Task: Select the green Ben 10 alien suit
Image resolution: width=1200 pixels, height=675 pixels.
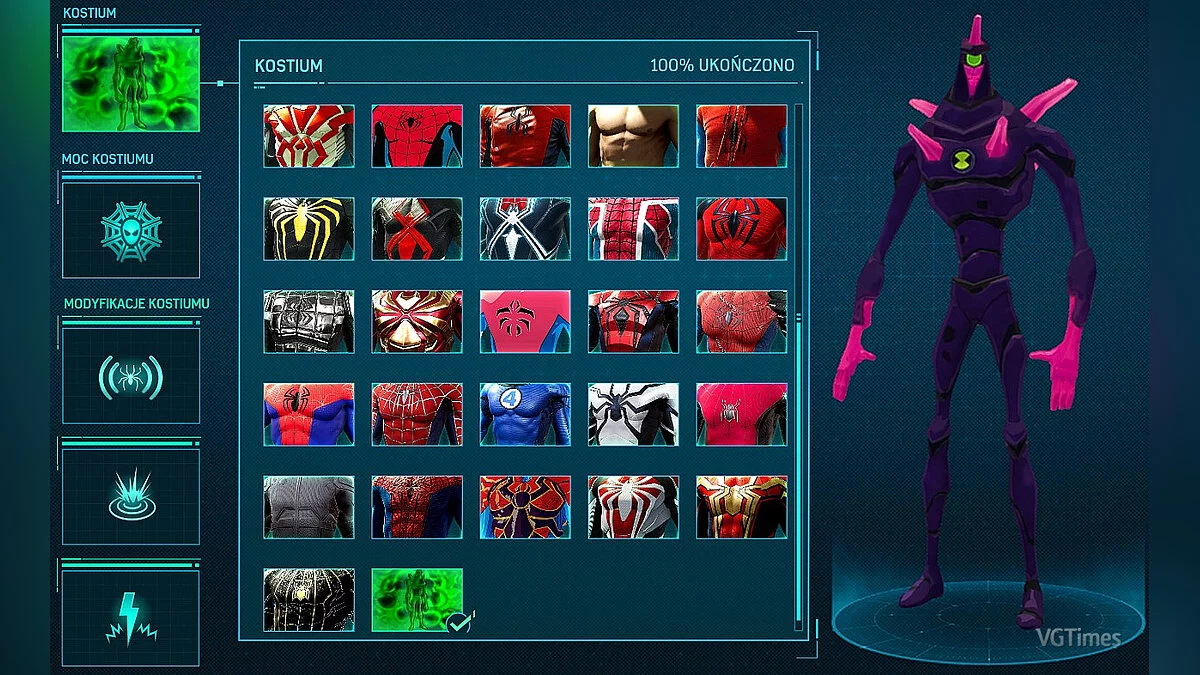Action: [417, 600]
